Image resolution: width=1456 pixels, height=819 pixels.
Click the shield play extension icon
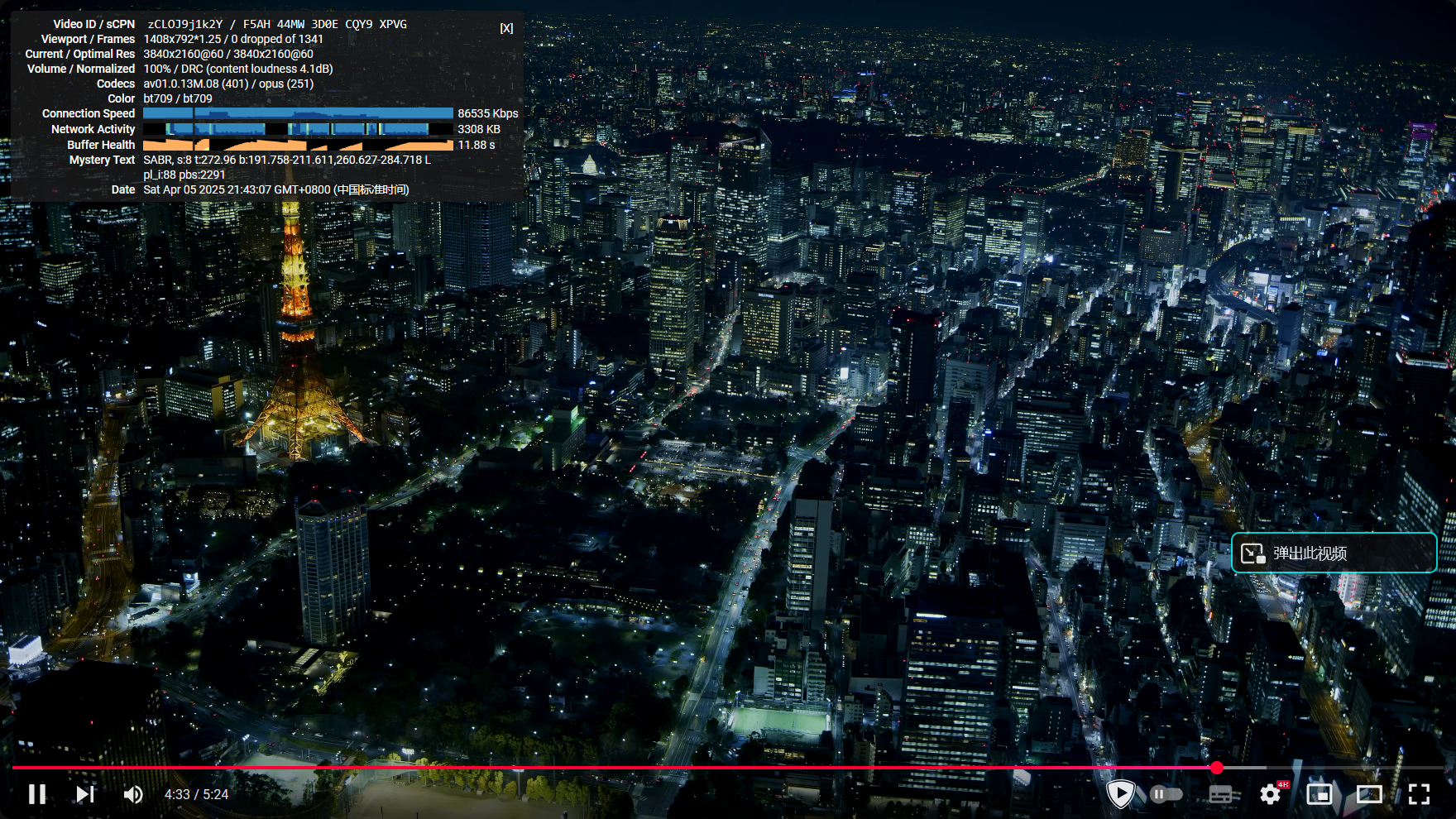pos(1120,794)
